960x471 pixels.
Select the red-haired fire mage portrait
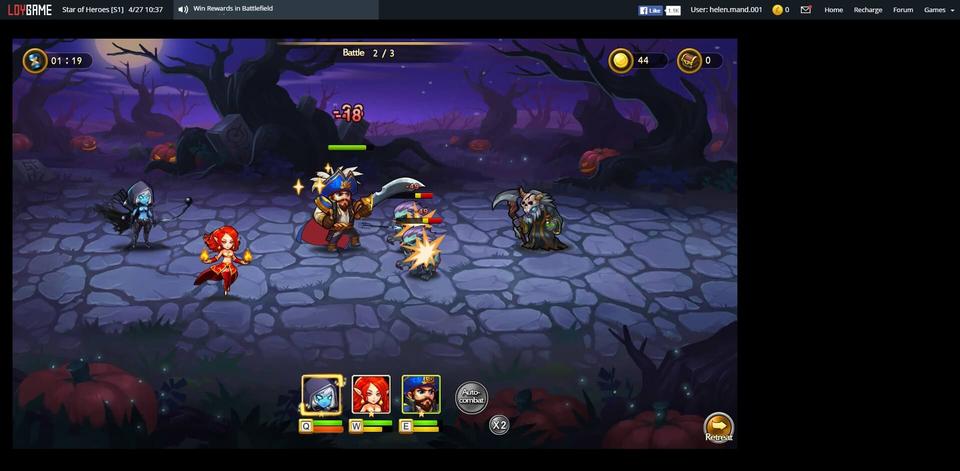pos(371,395)
